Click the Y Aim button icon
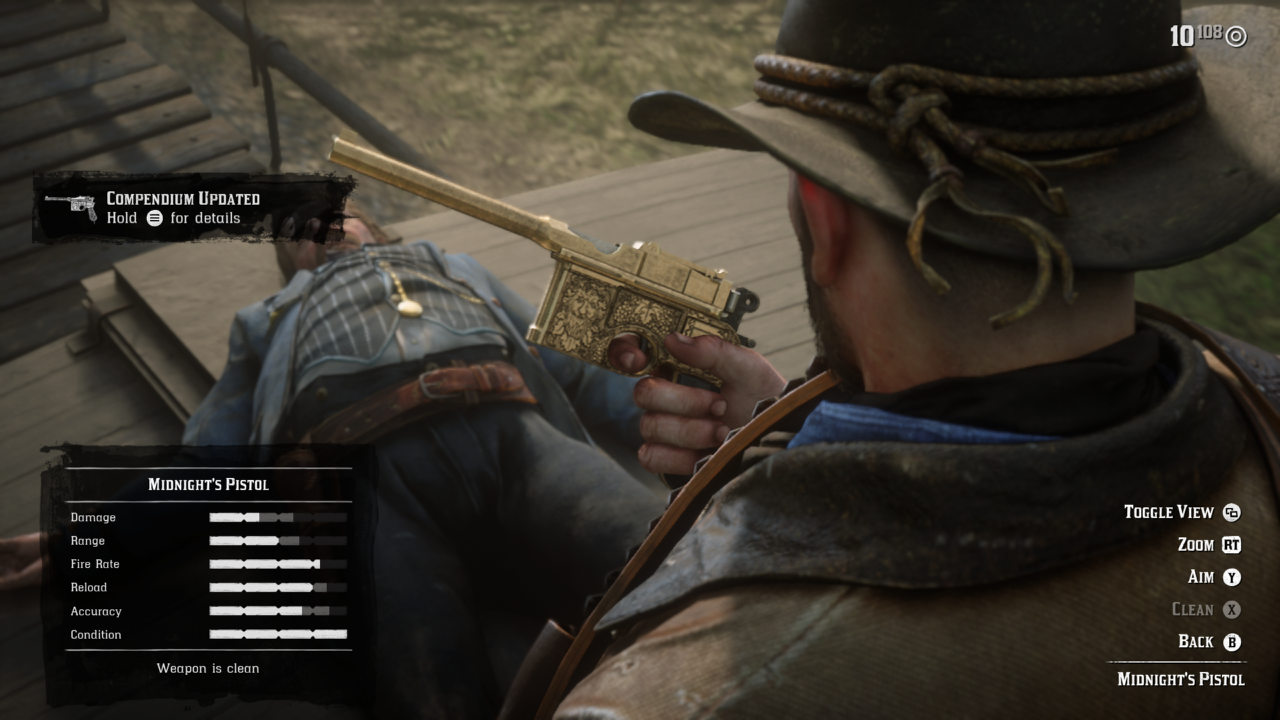Image resolution: width=1280 pixels, height=720 pixels. click(x=1232, y=577)
